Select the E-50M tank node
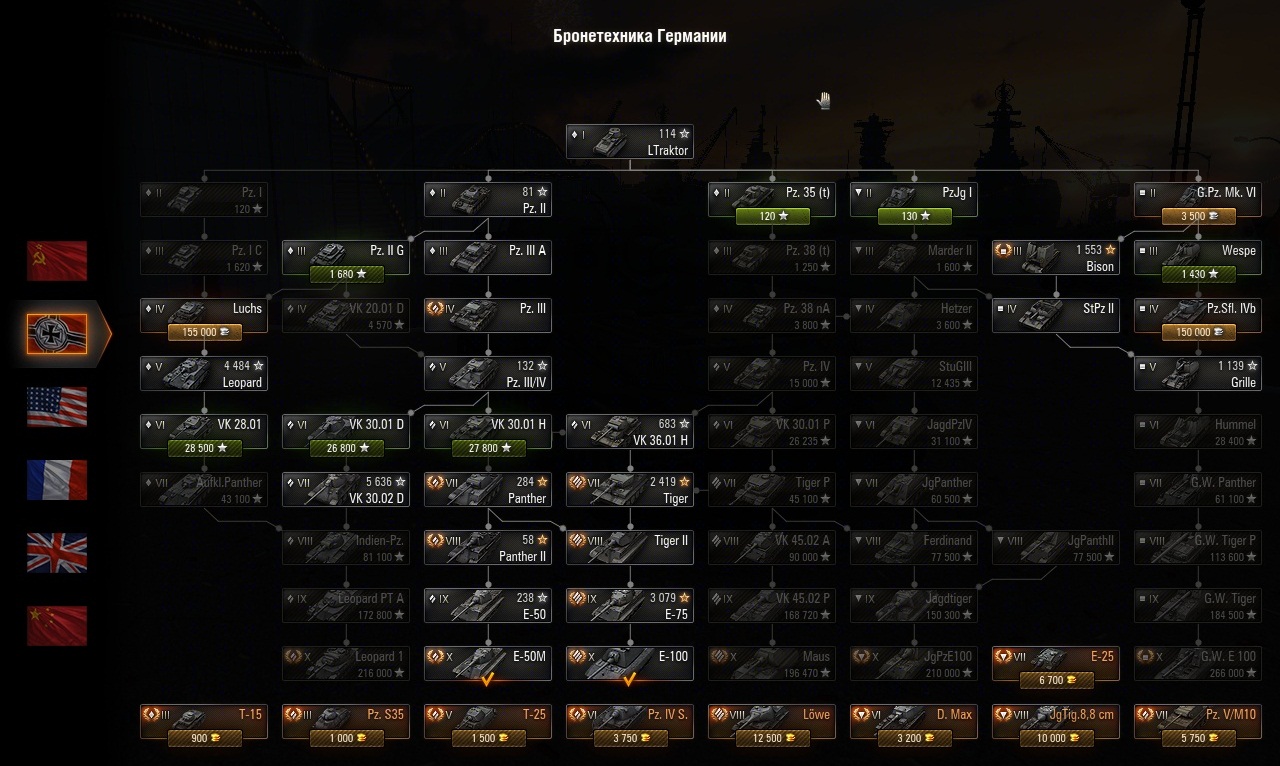1280x766 pixels. pos(487,664)
